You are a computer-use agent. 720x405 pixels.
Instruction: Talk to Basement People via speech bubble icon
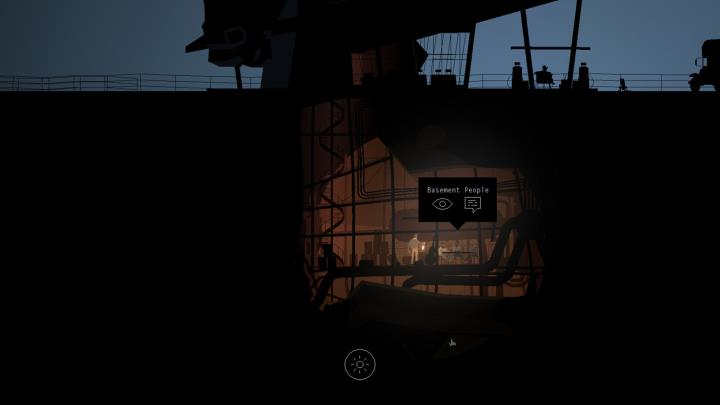coord(473,204)
